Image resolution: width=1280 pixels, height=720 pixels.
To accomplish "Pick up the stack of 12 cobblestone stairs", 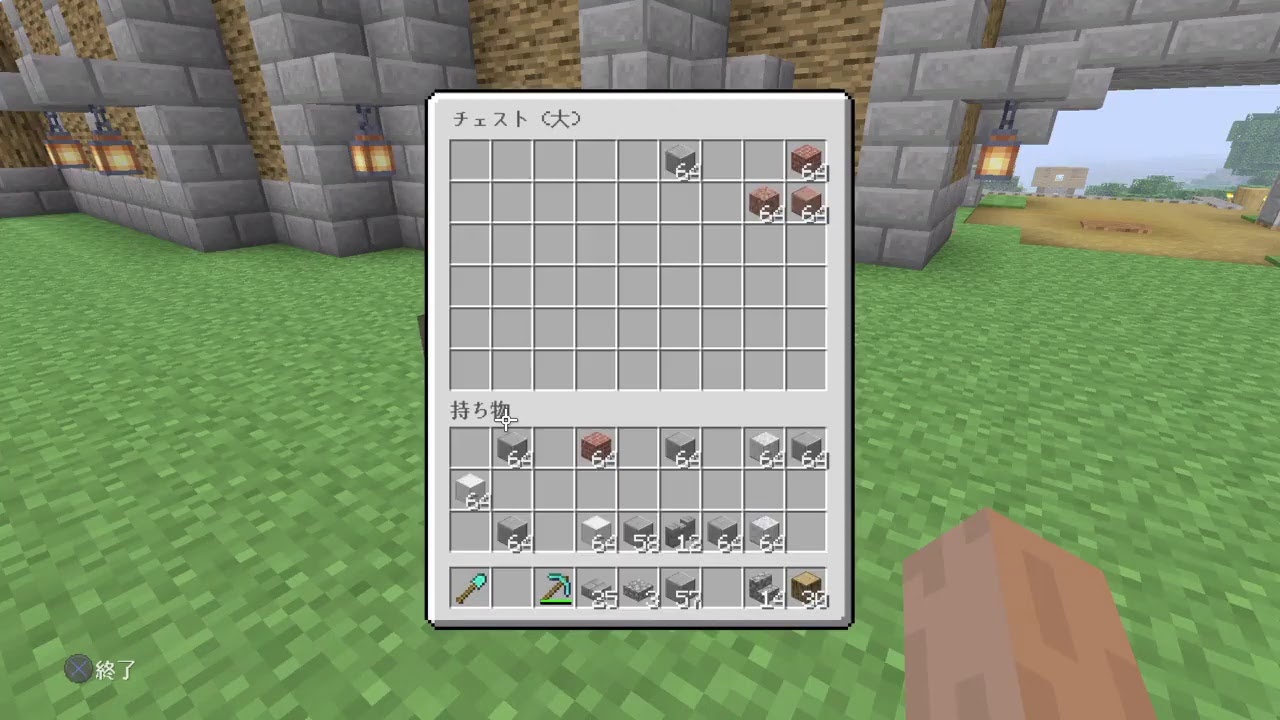I will point(680,532).
